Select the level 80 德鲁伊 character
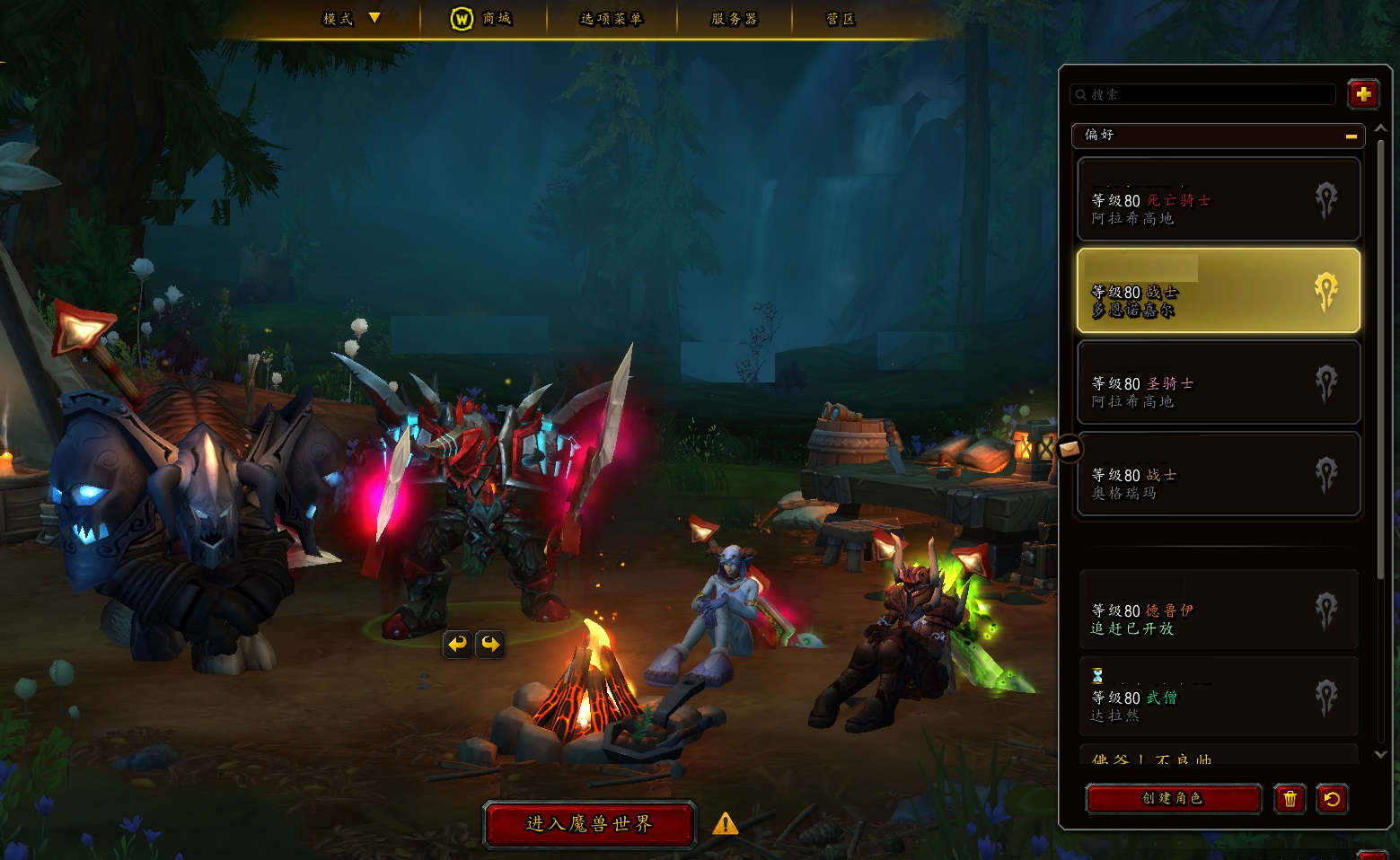This screenshot has width=1400, height=860. click(1218, 610)
